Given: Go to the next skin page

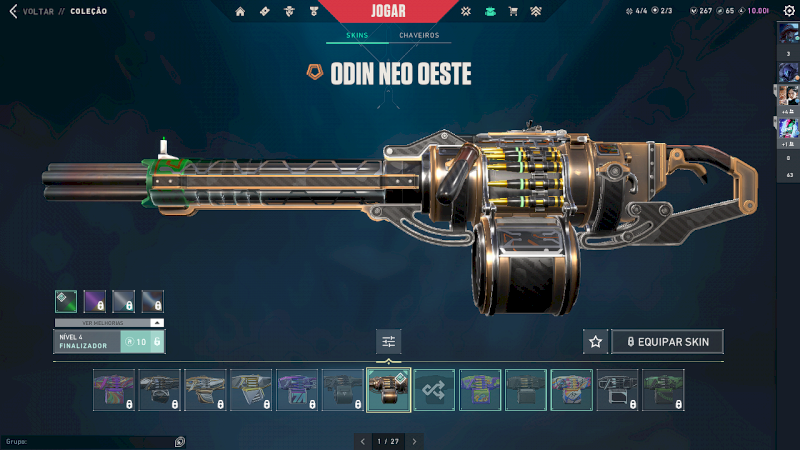Looking at the screenshot, I should [x=414, y=440].
